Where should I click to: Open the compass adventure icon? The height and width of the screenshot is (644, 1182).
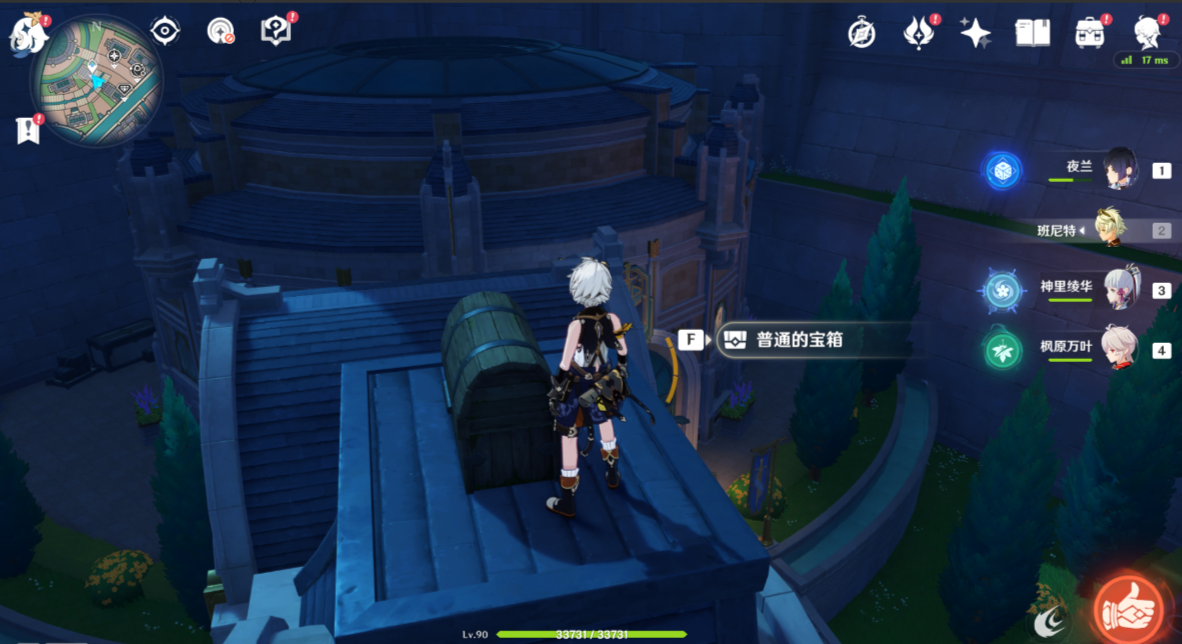pos(861,33)
